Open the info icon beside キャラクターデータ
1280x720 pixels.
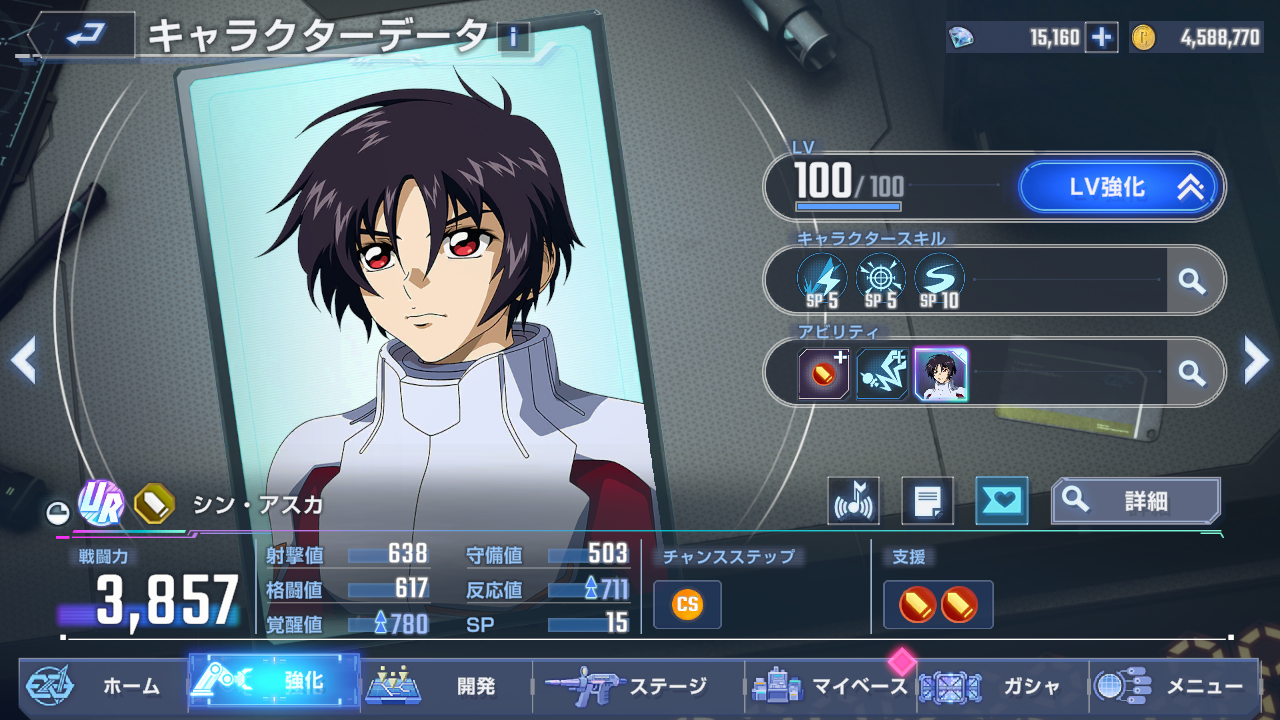coord(514,38)
